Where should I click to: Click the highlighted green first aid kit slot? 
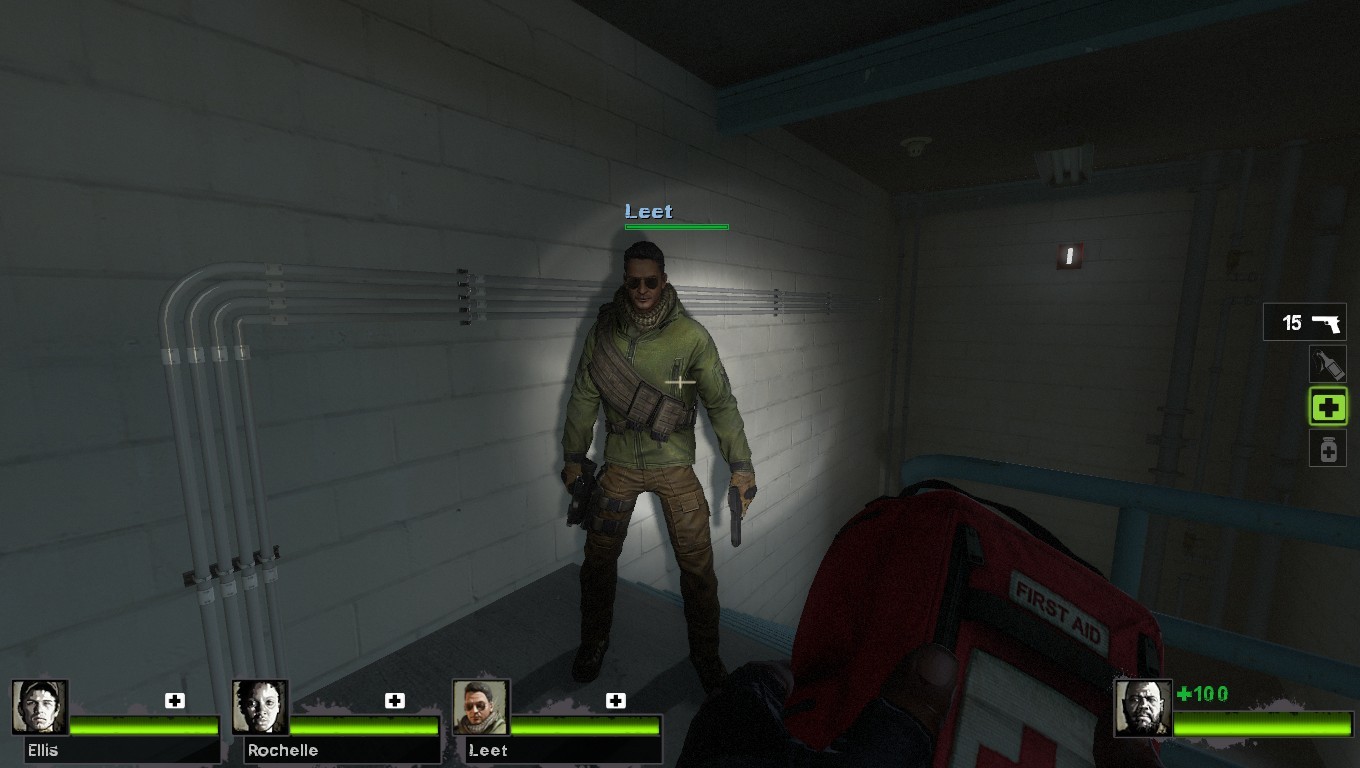(x=1328, y=406)
